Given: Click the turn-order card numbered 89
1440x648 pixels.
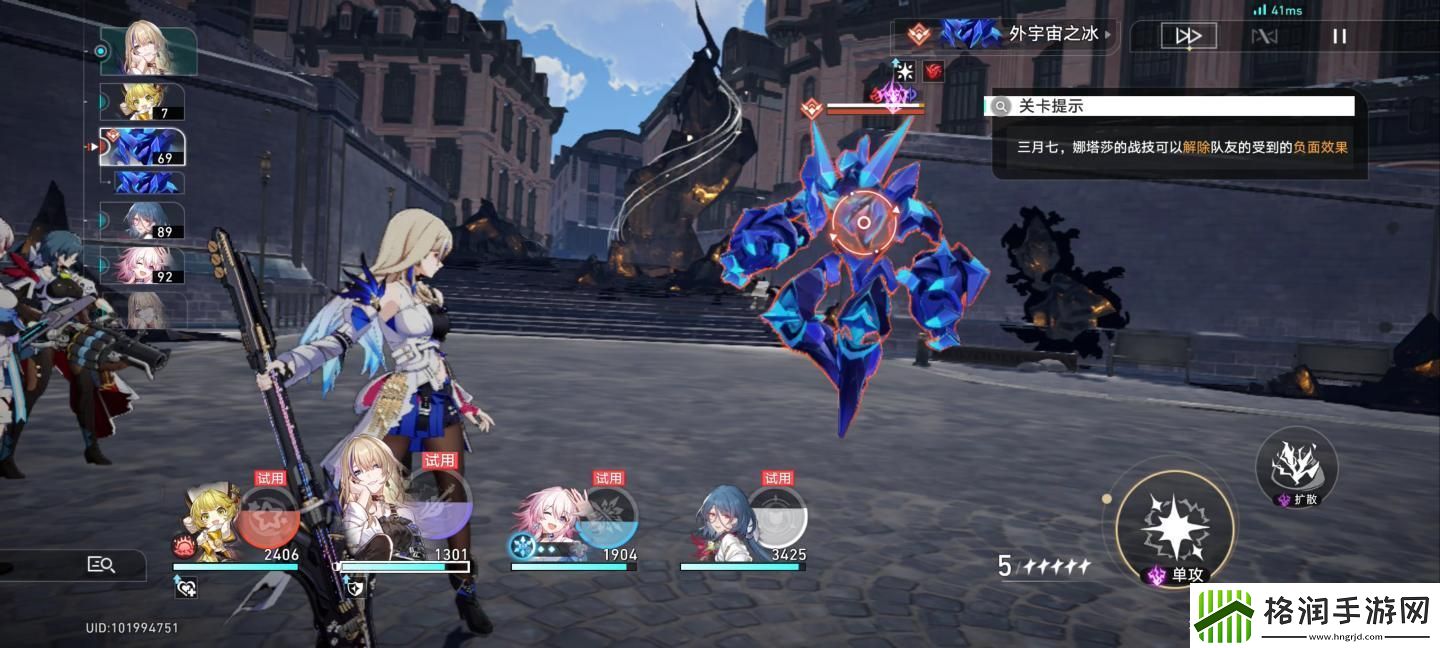Looking at the screenshot, I should click(142, 220).
